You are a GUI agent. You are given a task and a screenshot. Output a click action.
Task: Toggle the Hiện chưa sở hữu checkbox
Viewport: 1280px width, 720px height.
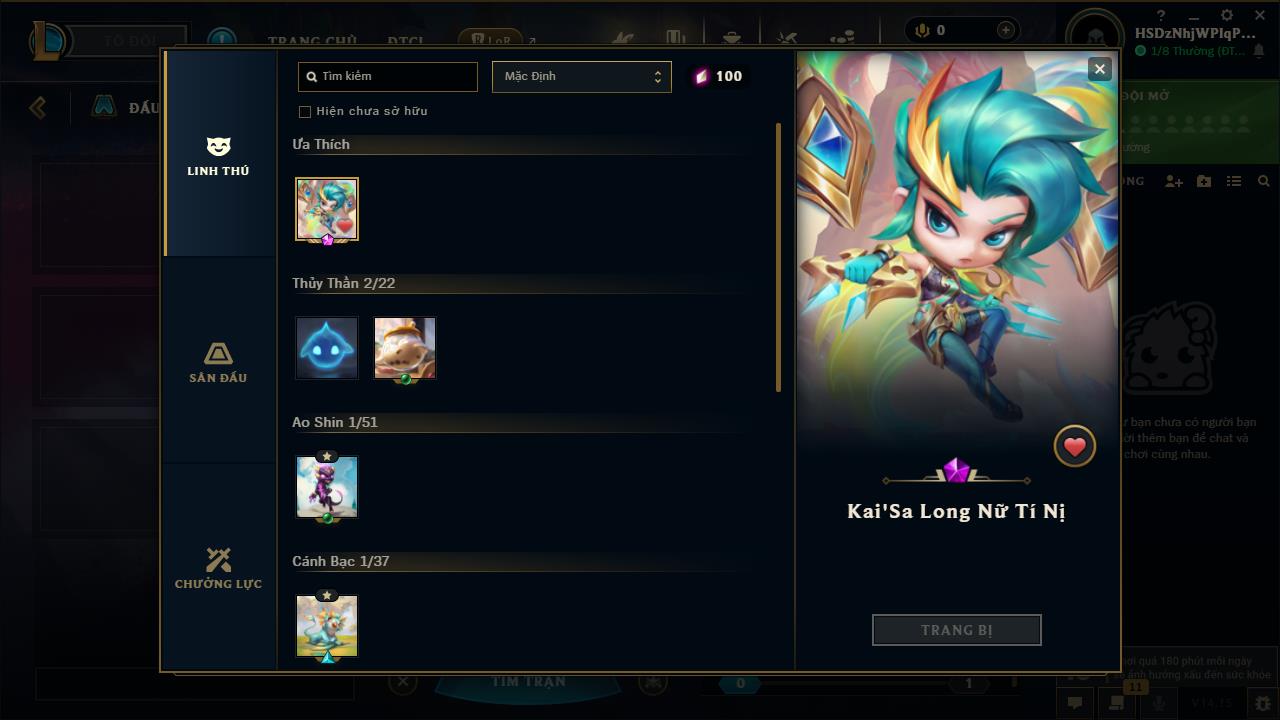(x=305, y=111)
